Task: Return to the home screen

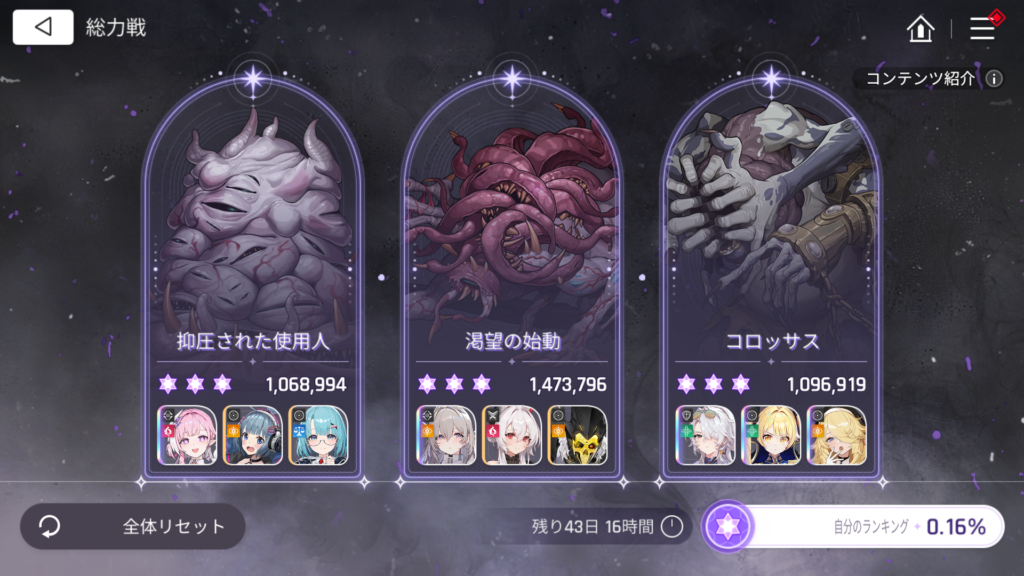Action: [x=920, y=29]
